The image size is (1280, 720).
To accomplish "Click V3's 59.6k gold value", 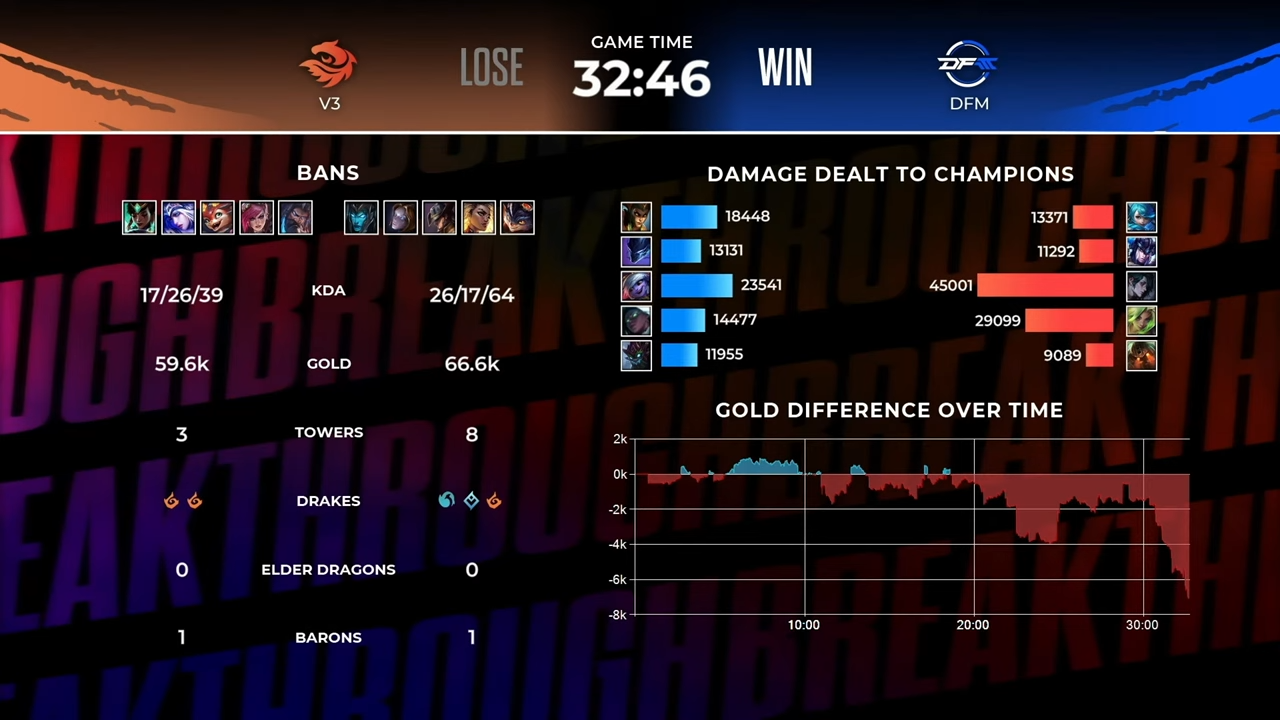I will (181, 363).
